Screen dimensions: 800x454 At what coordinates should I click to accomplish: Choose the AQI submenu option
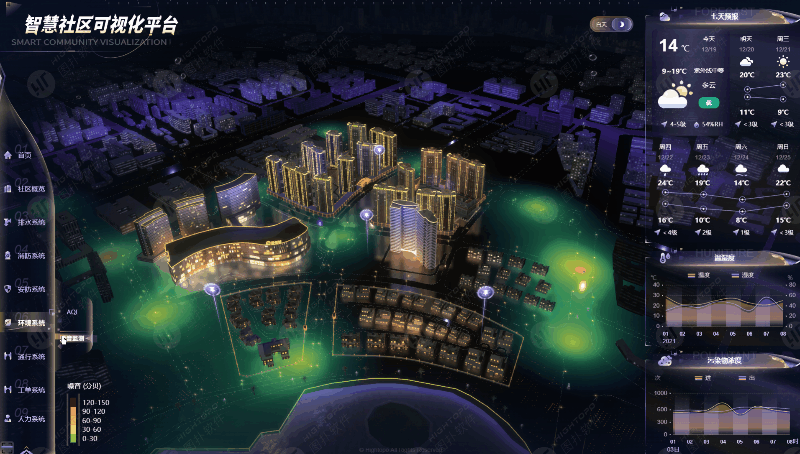coord(72,312)
